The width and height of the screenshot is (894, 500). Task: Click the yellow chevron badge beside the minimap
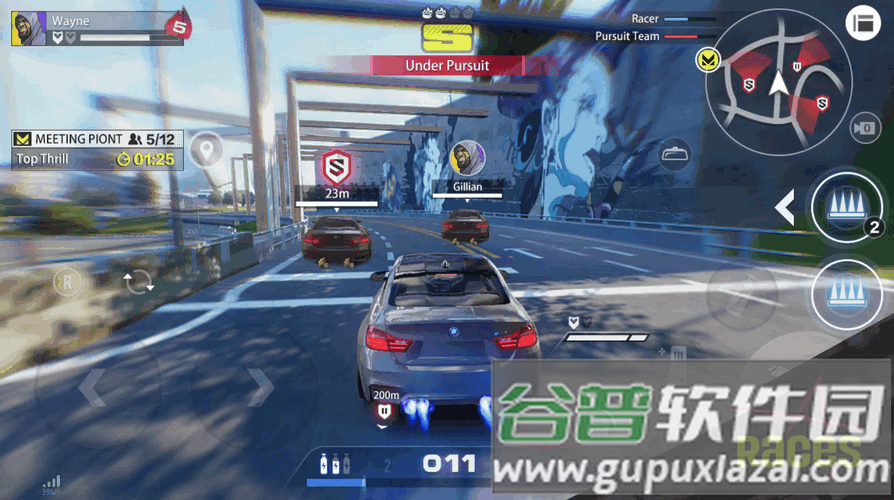tap(708, 60)
